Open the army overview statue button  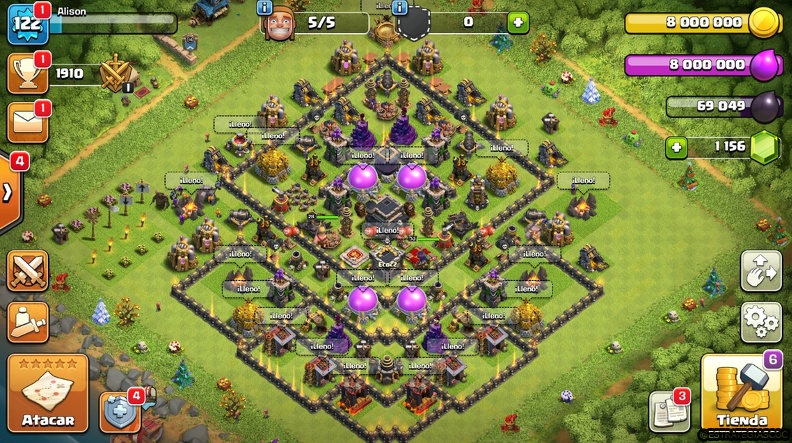point(27,321)
